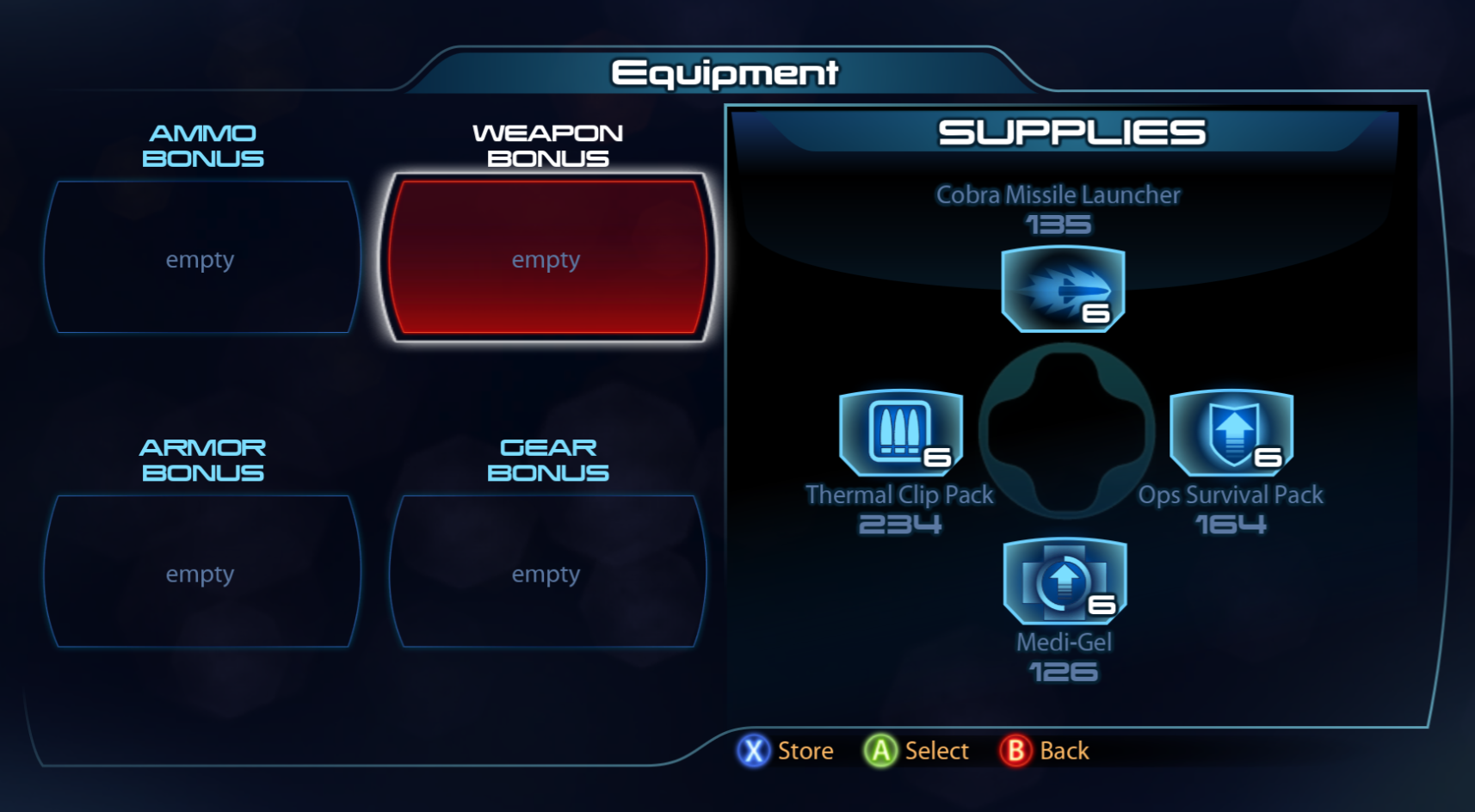This screenshot has width=1475, height=812.
Task: Click the Medi-Gel quantity count 126
Action: pos(1064,672)
